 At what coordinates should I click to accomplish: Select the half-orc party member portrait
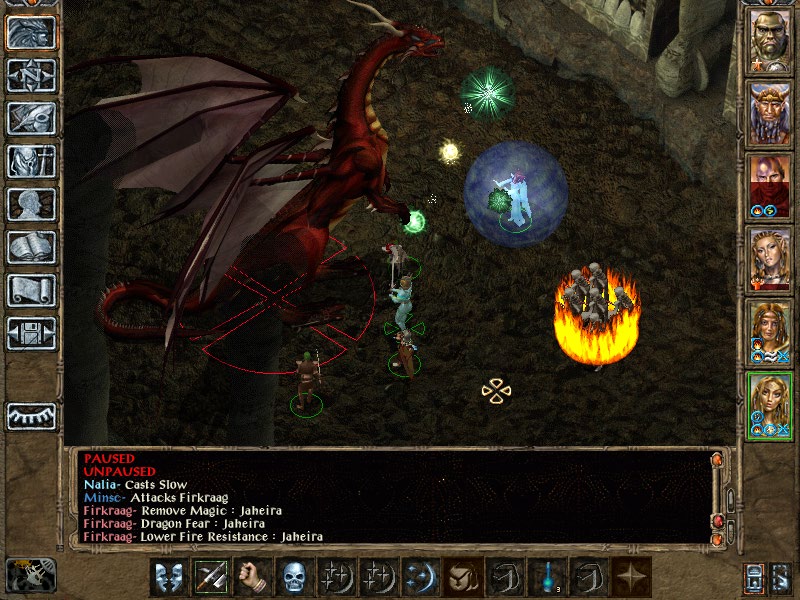pyautogui.click(x=770, y=41)
